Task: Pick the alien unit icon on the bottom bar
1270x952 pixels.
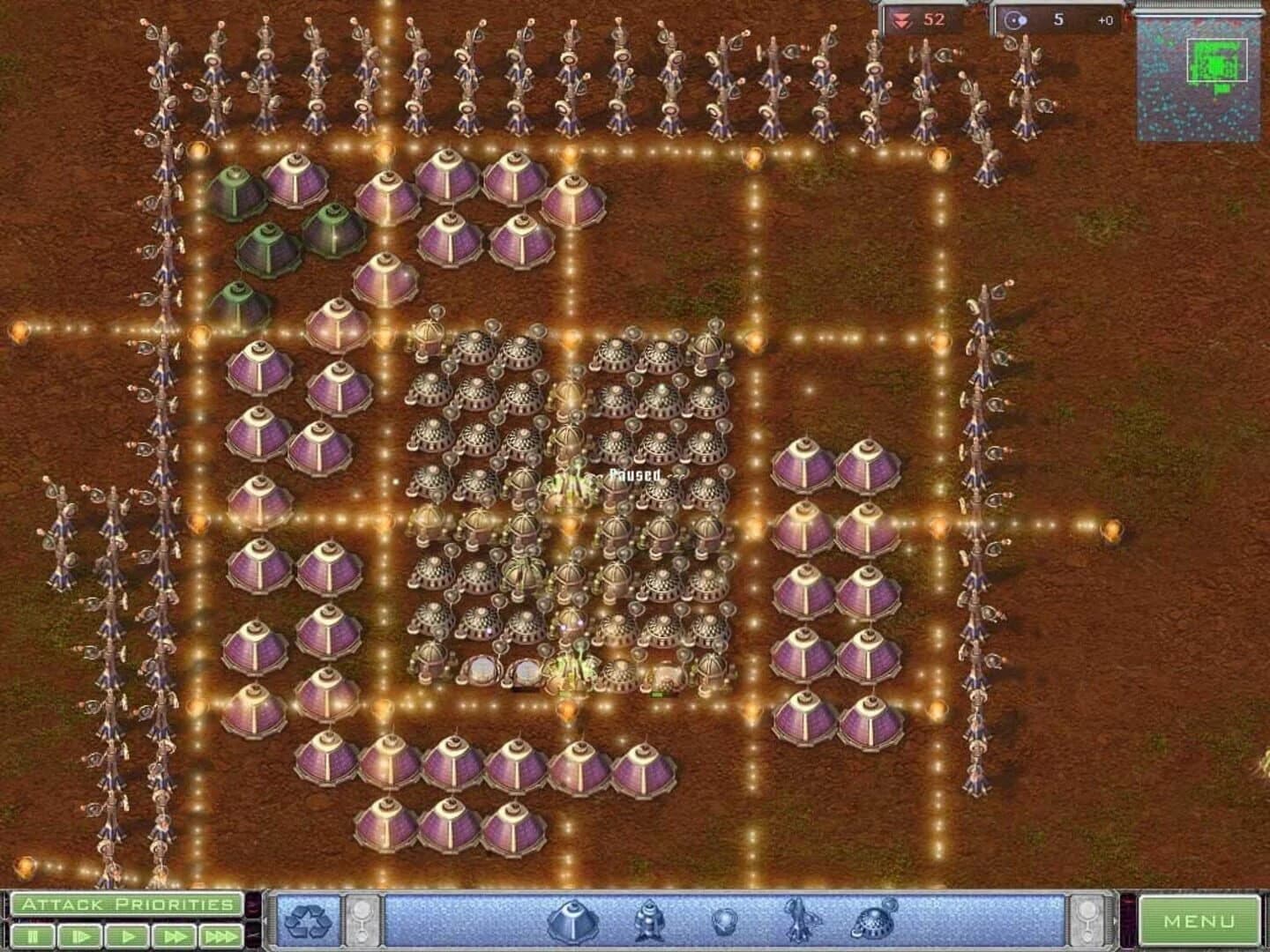Action: click(800, 922)
